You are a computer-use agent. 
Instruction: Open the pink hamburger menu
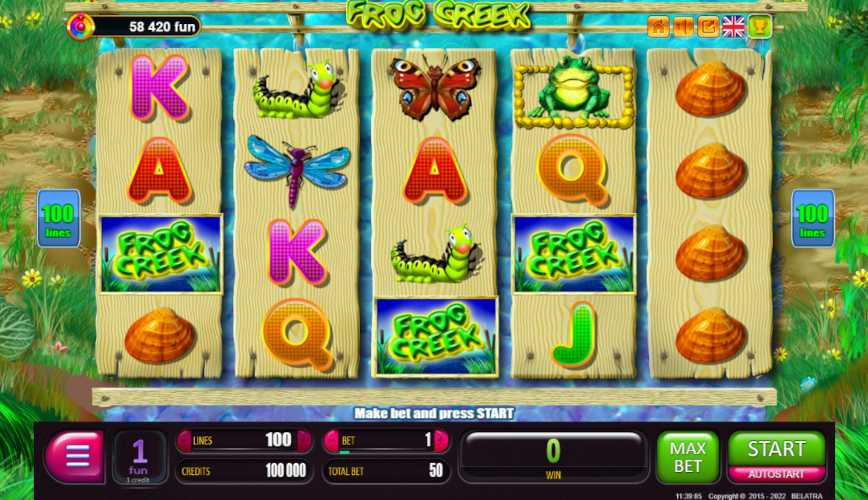click(76, 457)
